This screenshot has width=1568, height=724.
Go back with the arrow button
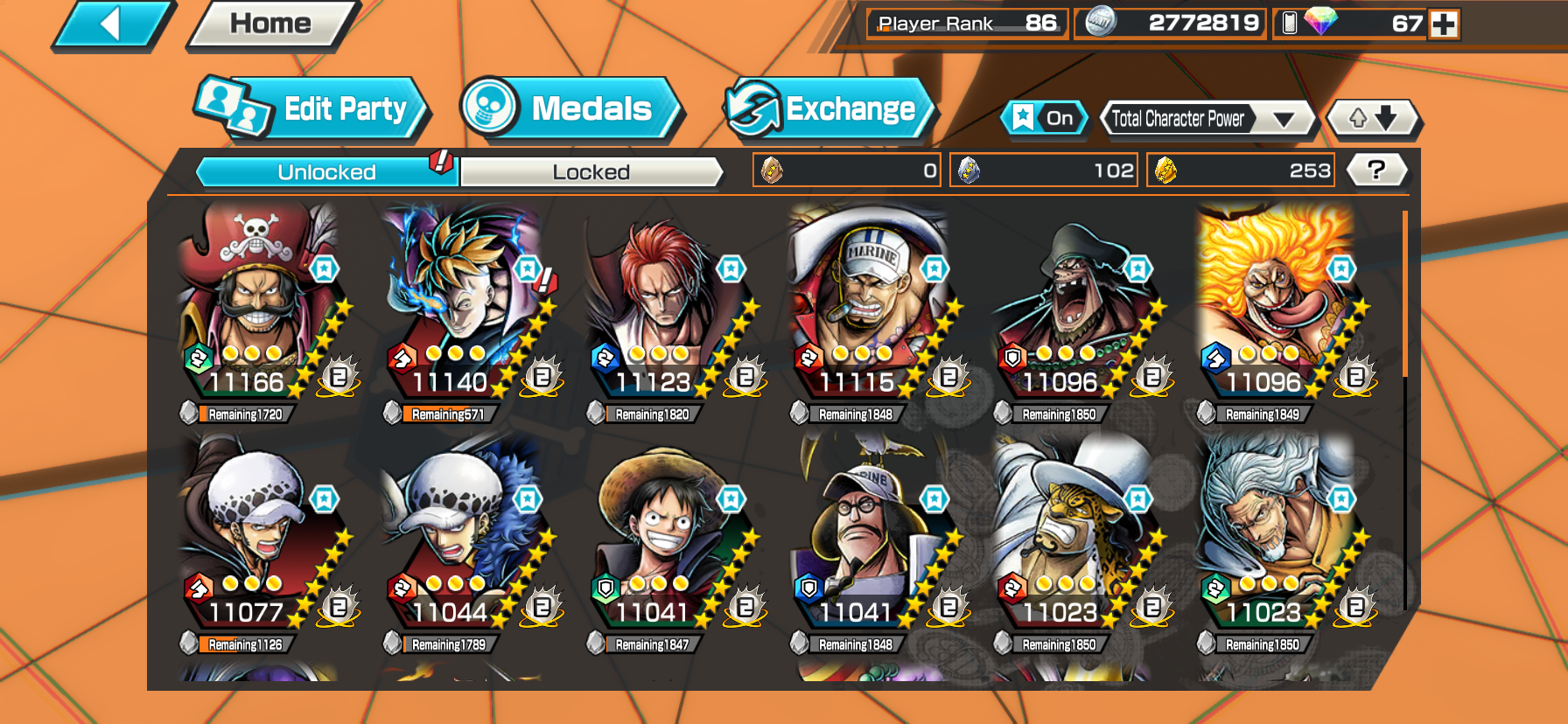112,24
